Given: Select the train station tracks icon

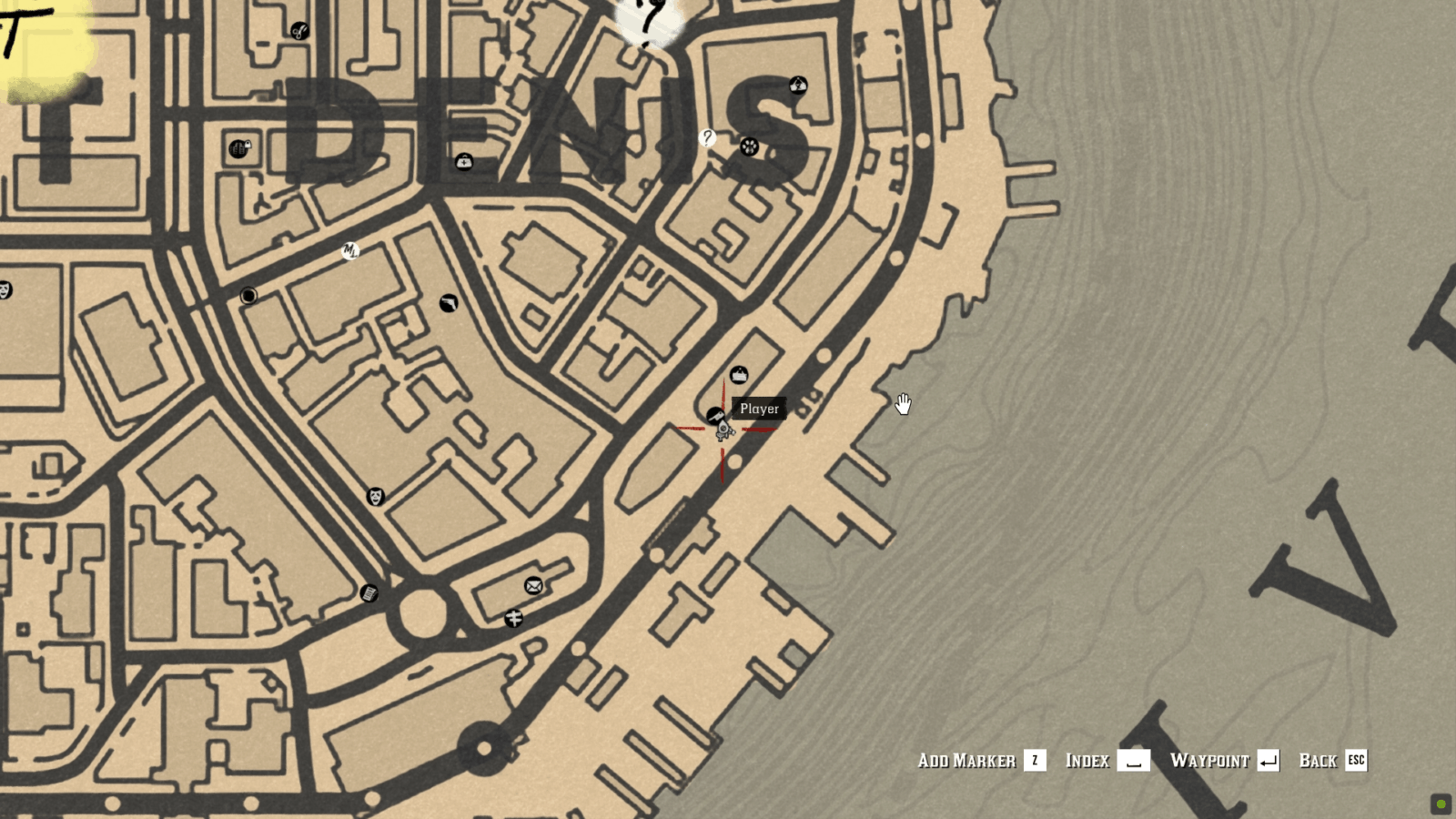Looking at the screenshot, I should click(x=514, y=618).
